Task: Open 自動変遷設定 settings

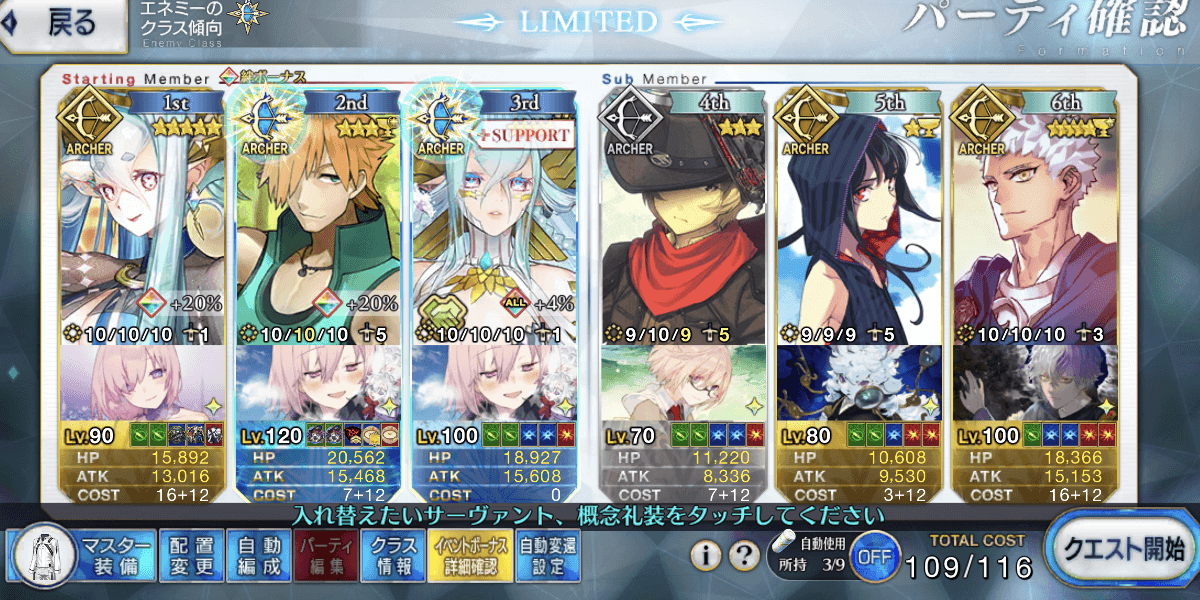Action: pyautogui.click(x=547, y=555)
